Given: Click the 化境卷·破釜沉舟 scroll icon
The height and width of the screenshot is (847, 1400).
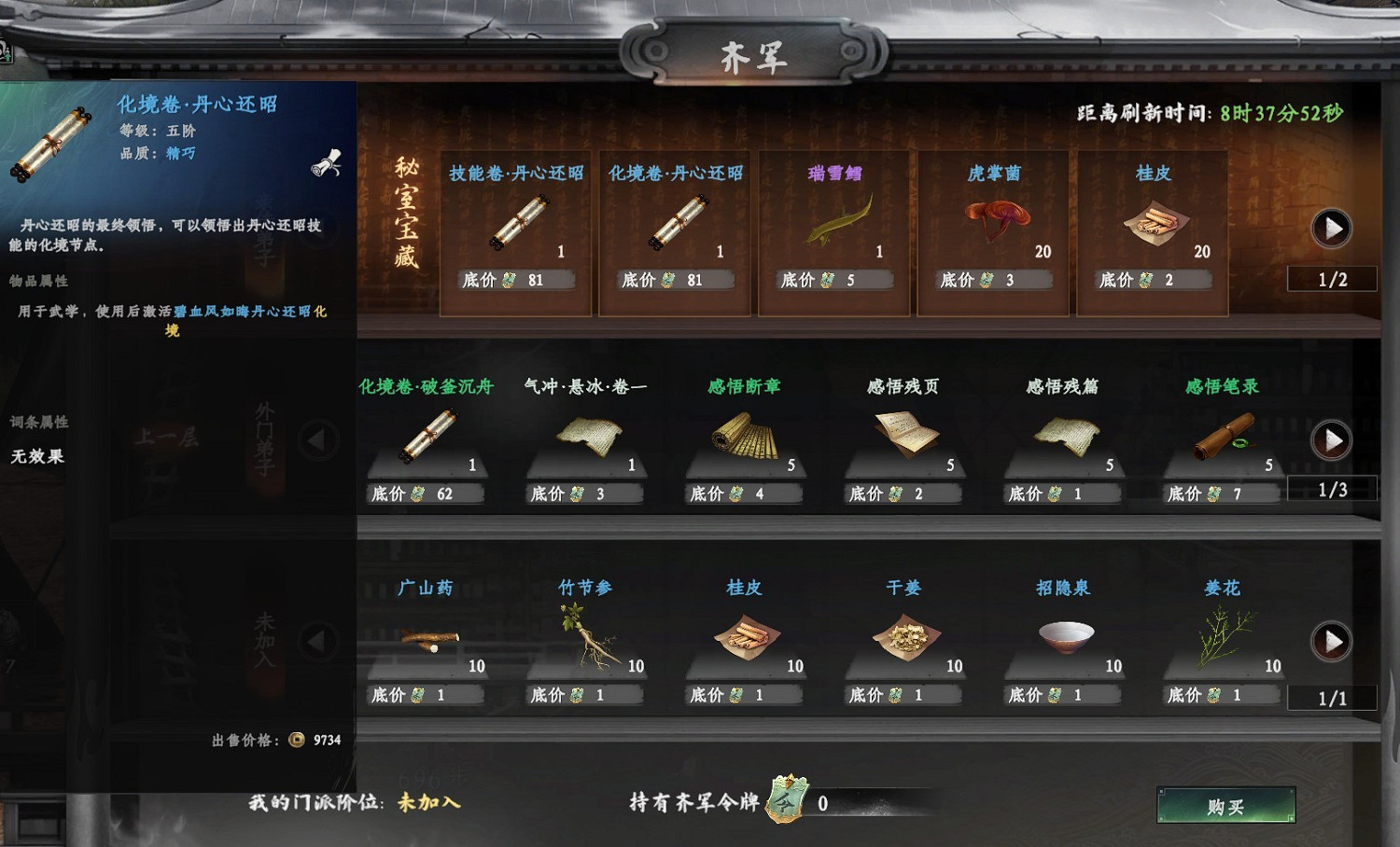Looking at the screenshot, I should (x=428, y=437).
